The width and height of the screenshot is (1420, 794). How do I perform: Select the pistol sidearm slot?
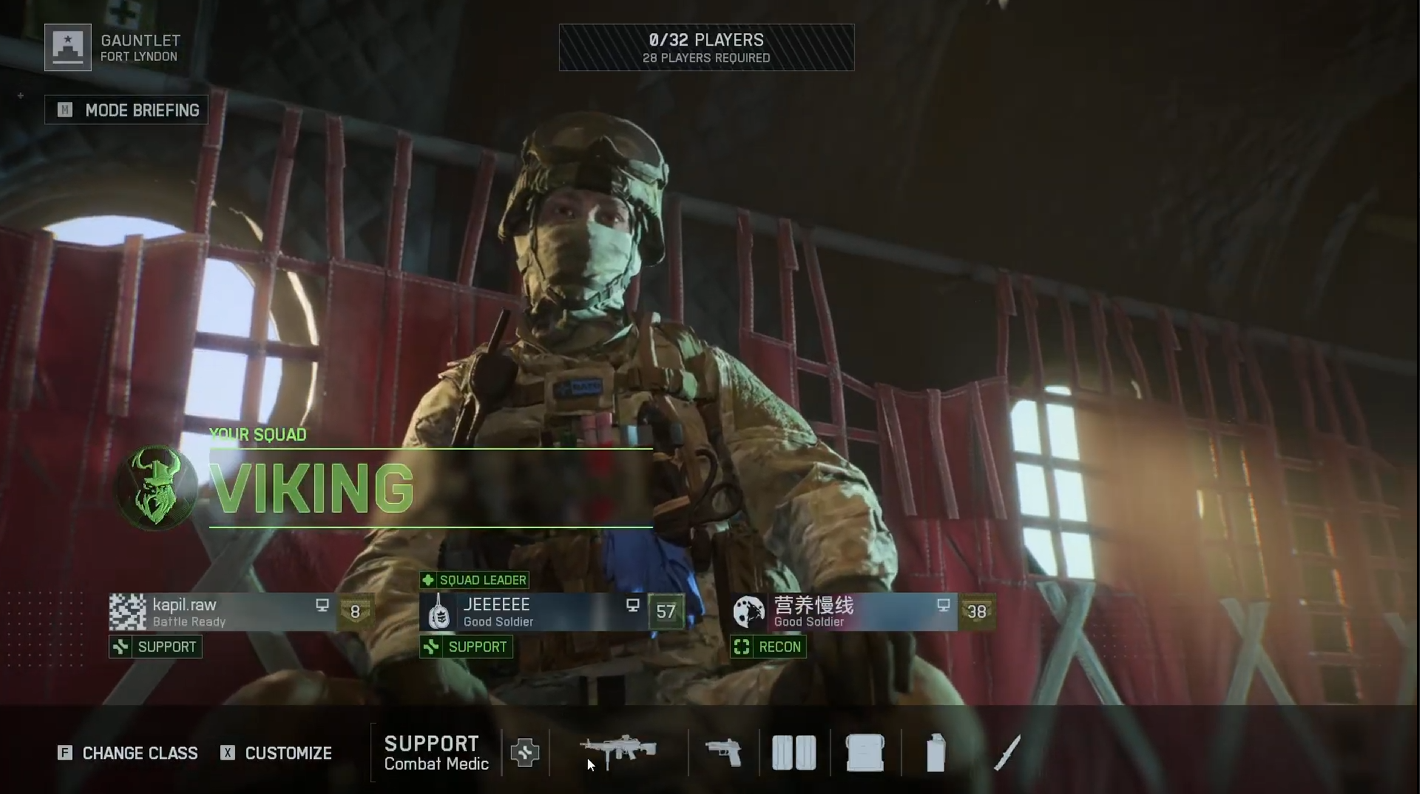coord(724,752)
